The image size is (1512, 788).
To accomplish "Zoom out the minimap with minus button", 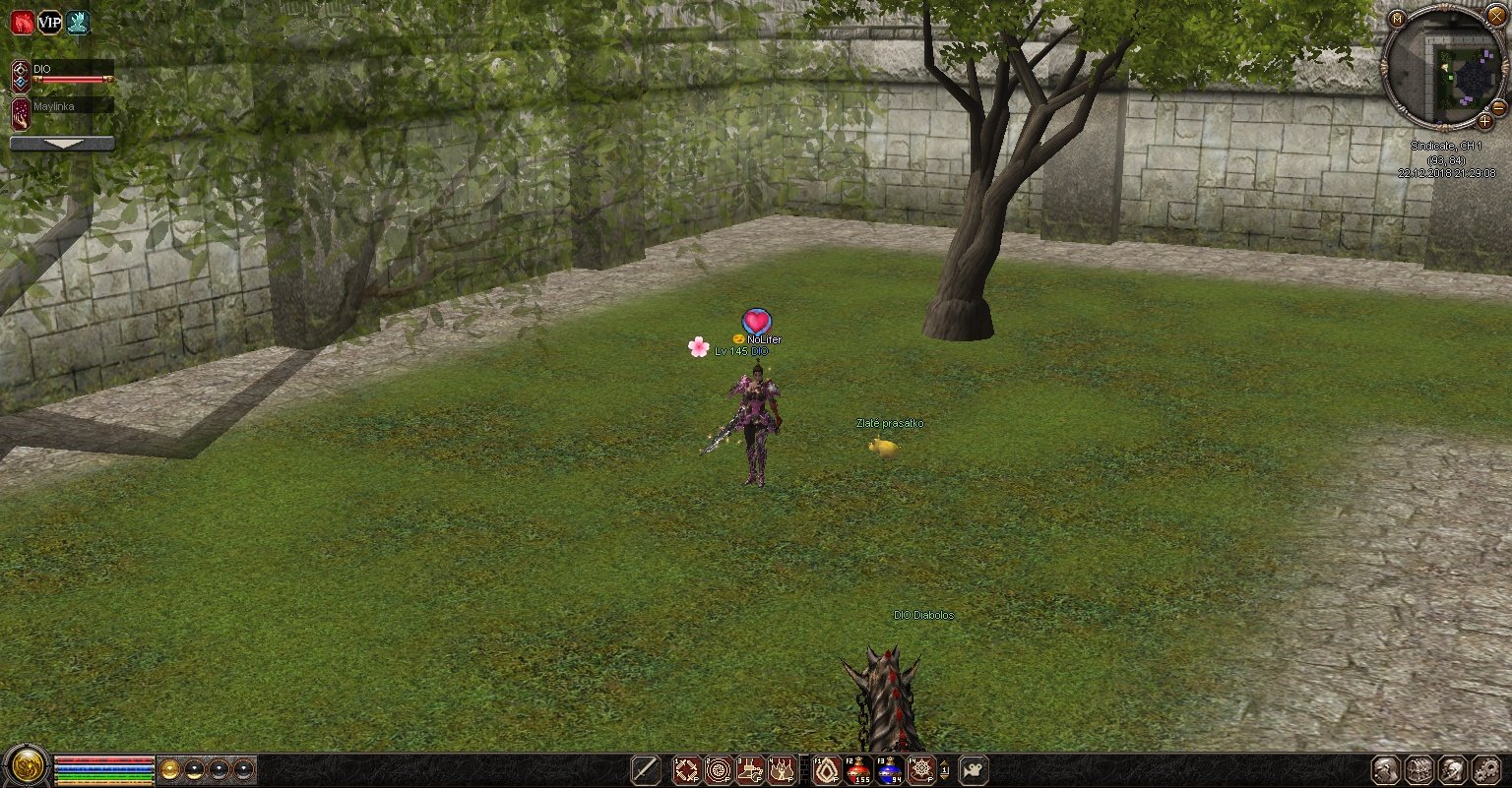I will (x=1498, y=106).
